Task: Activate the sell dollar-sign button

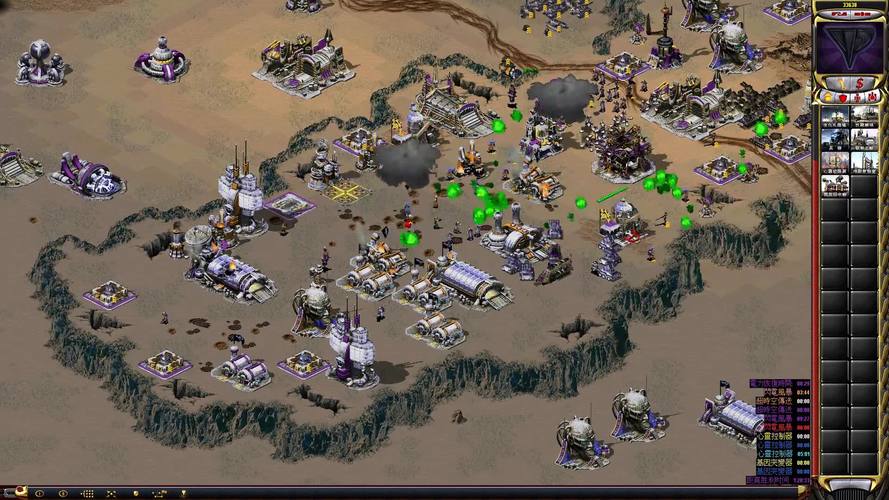Action: (x=860, y=83)
